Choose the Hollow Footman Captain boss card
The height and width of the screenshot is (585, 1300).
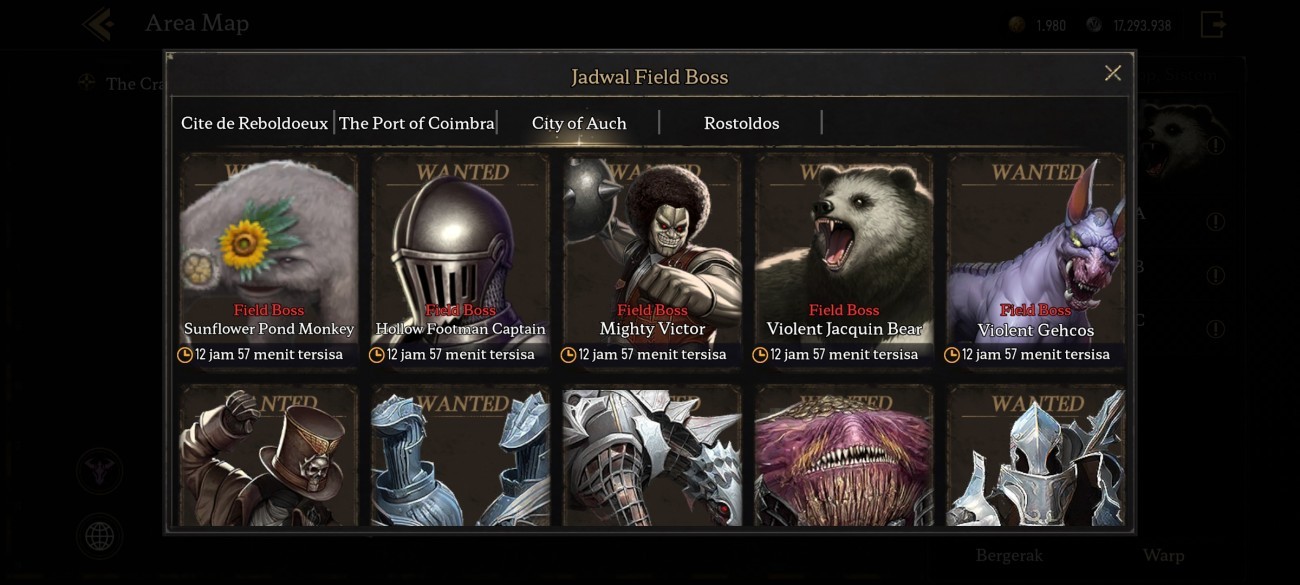(461, 260)
